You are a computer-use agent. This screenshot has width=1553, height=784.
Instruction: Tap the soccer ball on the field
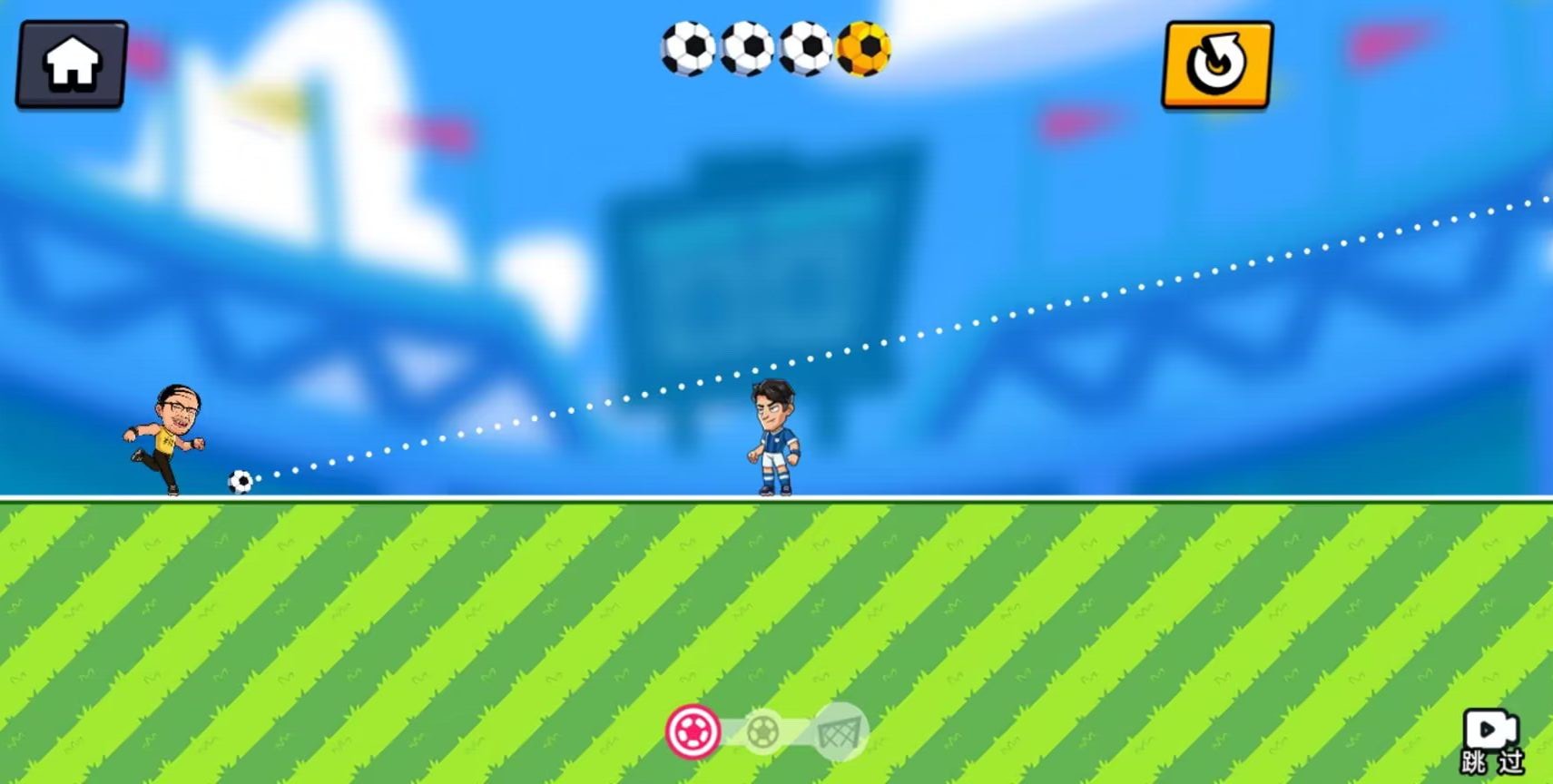242,484
